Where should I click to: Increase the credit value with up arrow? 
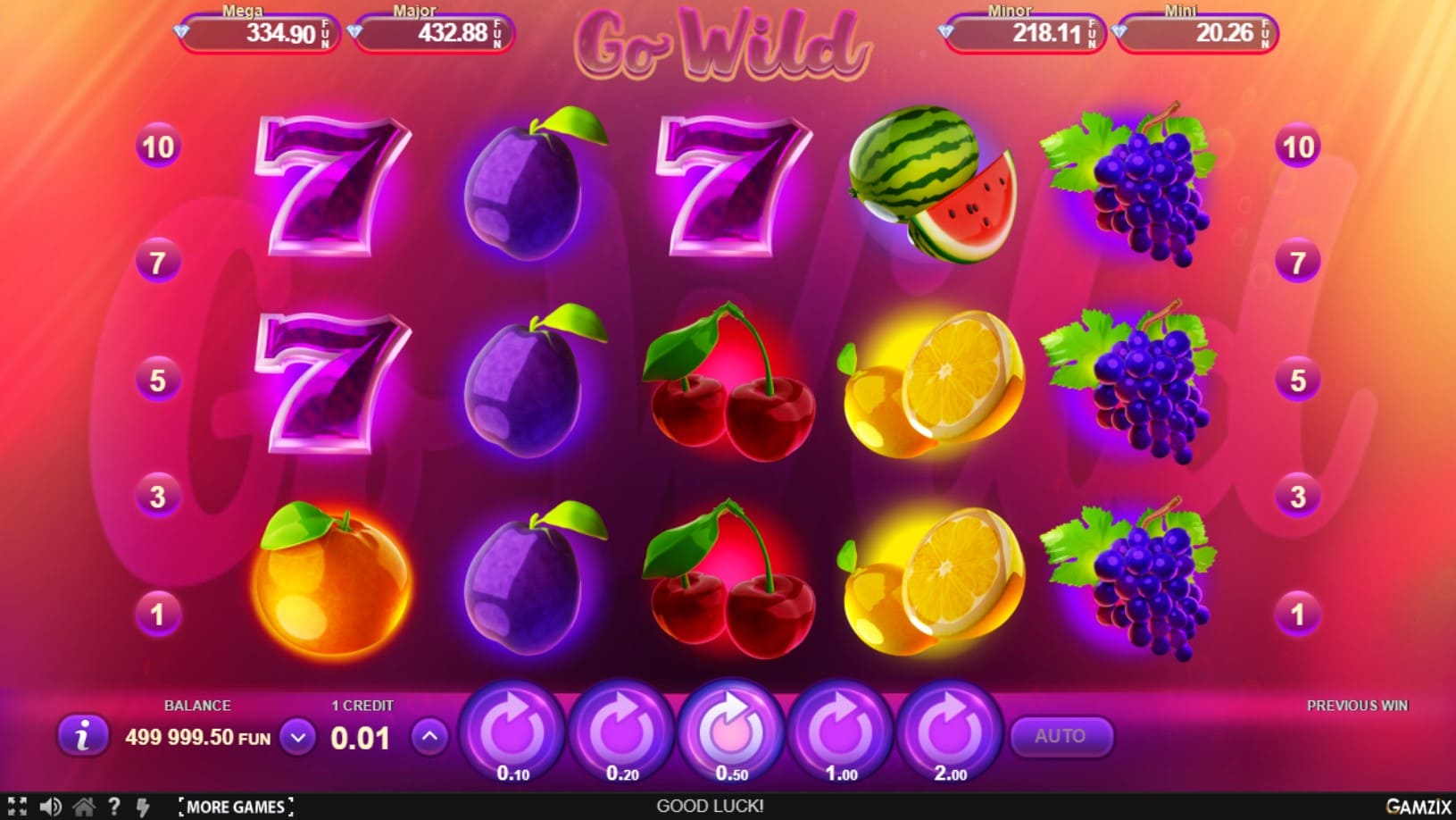point(430,737)
